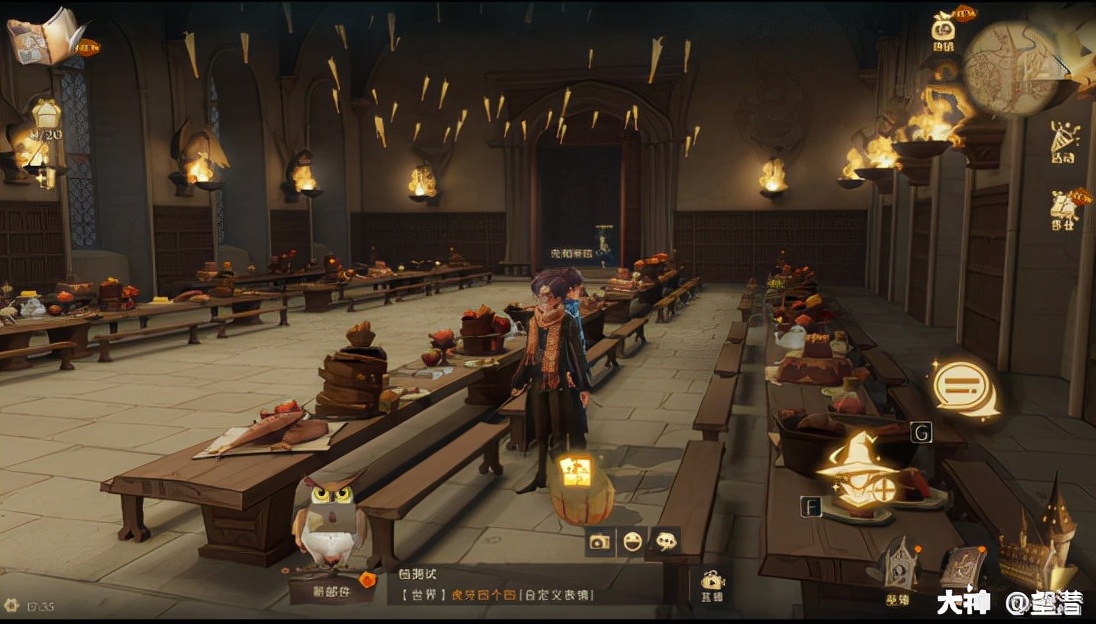This screenshot has width=1096, height=624.
Task: Open the smiley face emote menu
Action: coord(632,541)
